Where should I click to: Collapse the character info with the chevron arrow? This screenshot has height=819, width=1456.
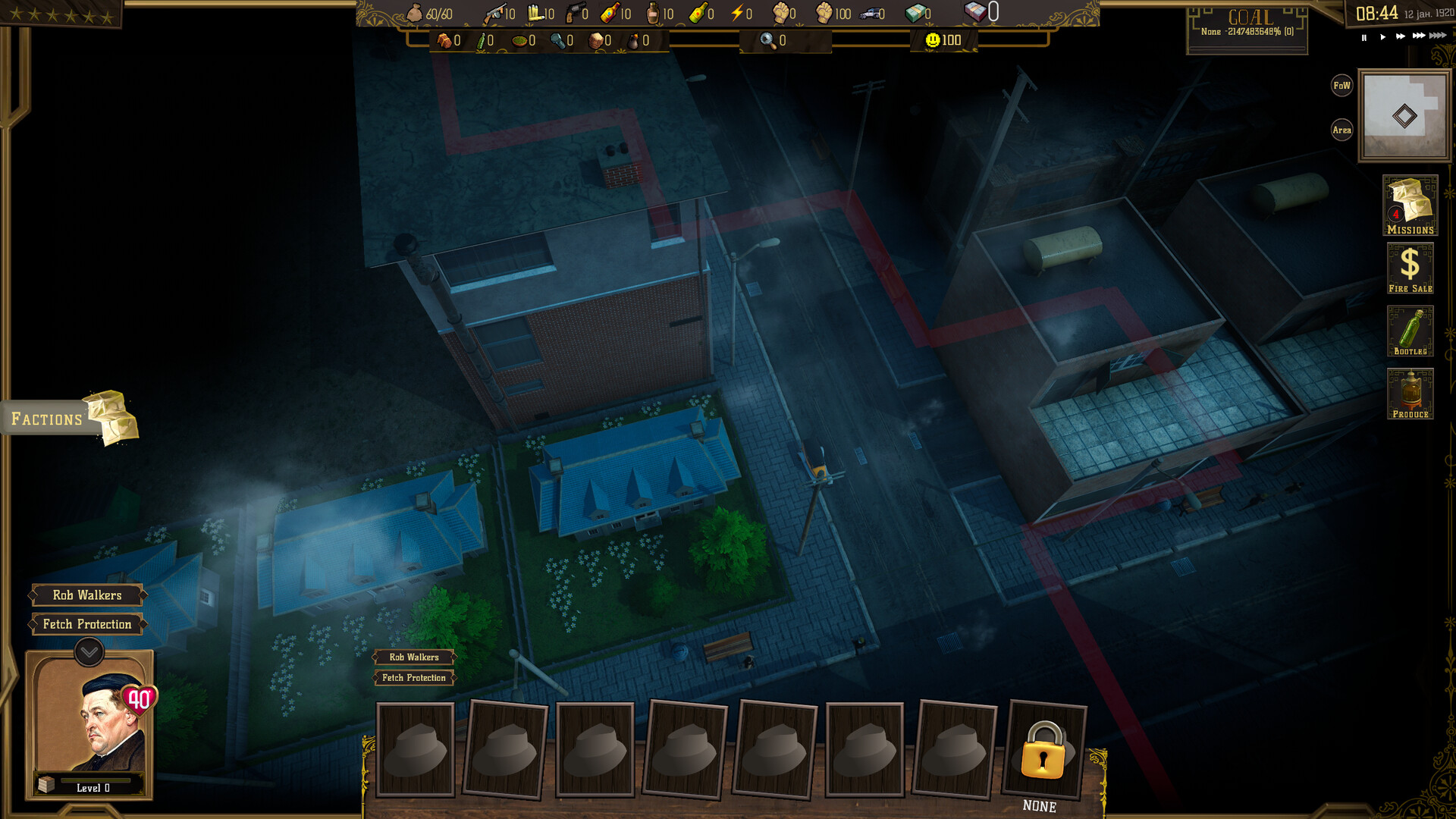click(x=89, y=651)
